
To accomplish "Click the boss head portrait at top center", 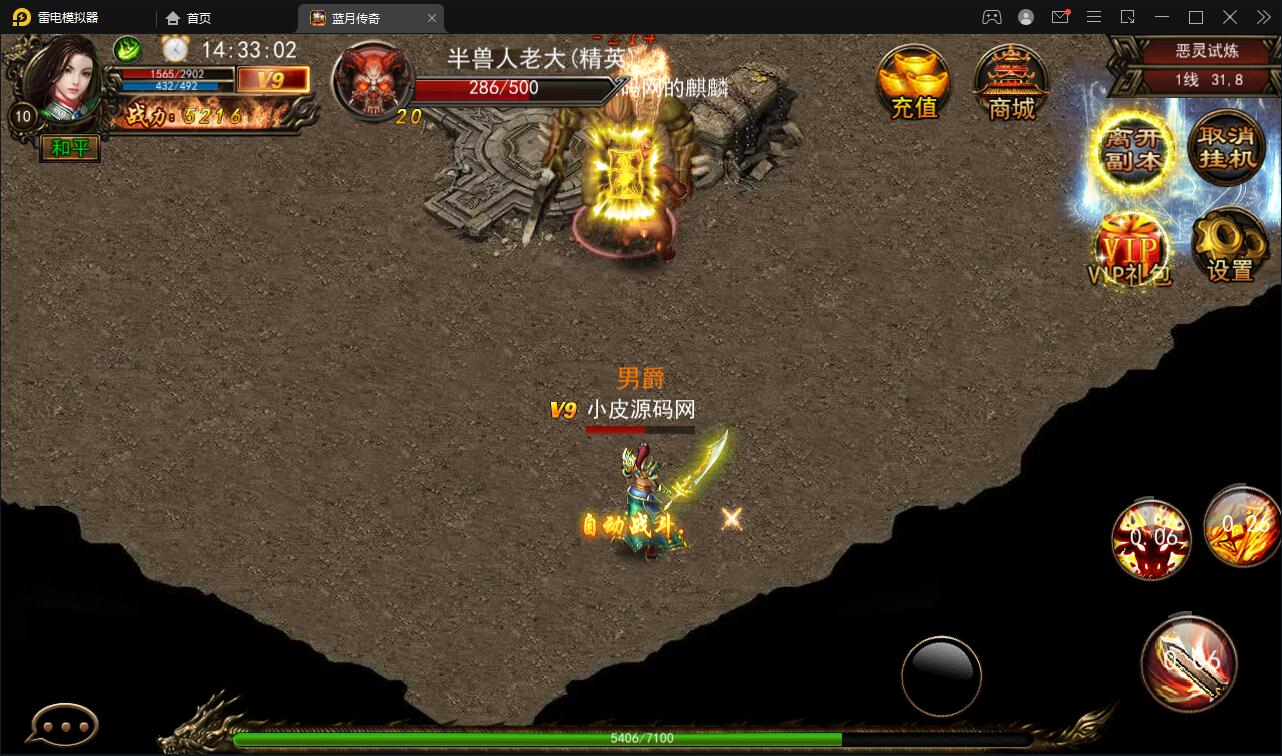I will [x=373, y=78].
